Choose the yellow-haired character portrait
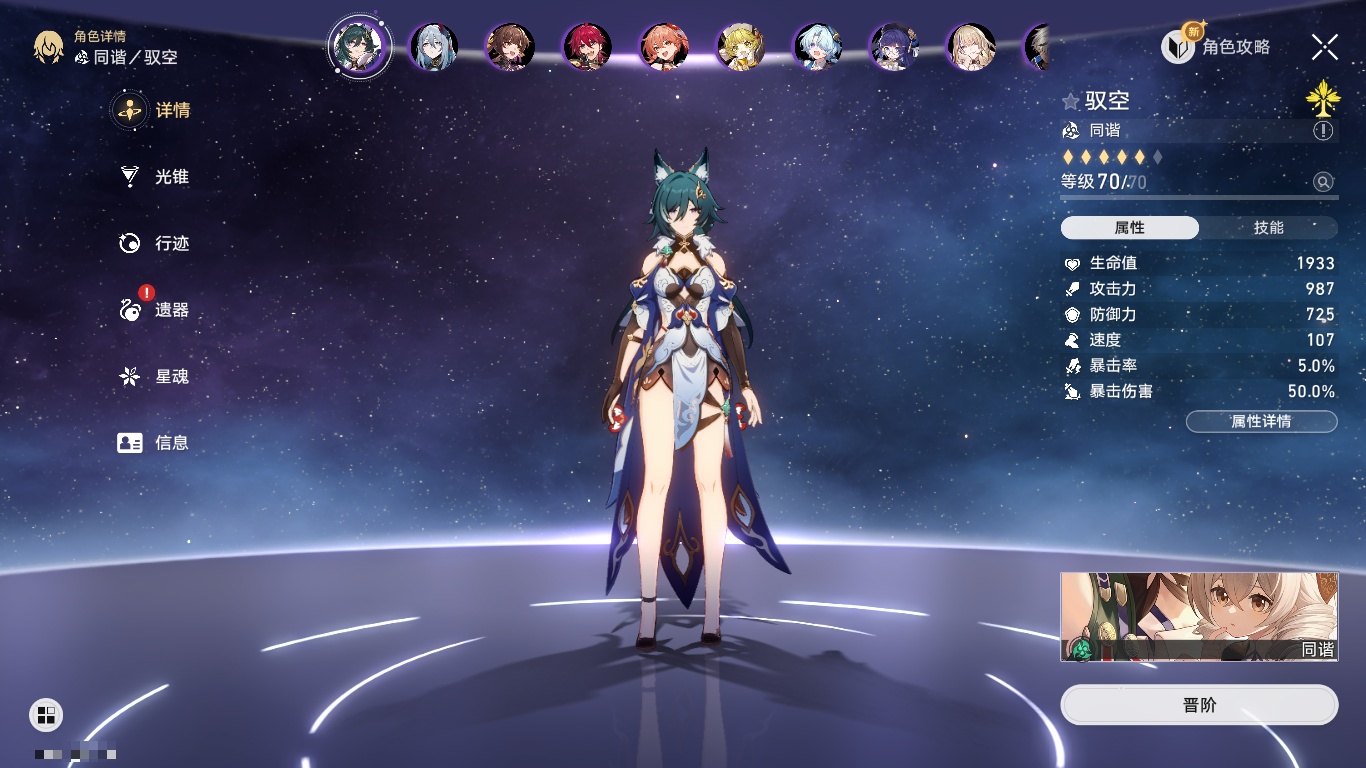Viewport: 1366px width, 768px height. pyautogui.click(x=741, y=47)
